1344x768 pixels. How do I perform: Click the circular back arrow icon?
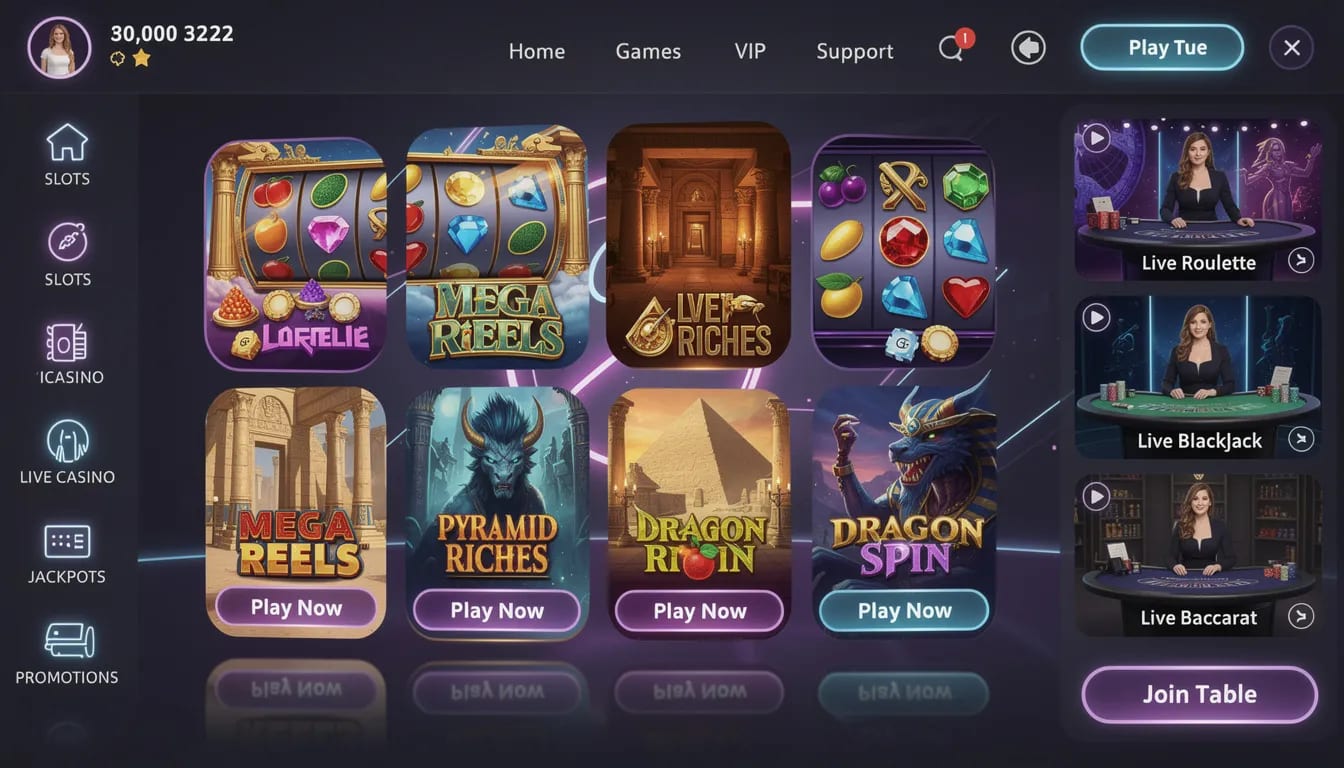(x=1028, y=47)
